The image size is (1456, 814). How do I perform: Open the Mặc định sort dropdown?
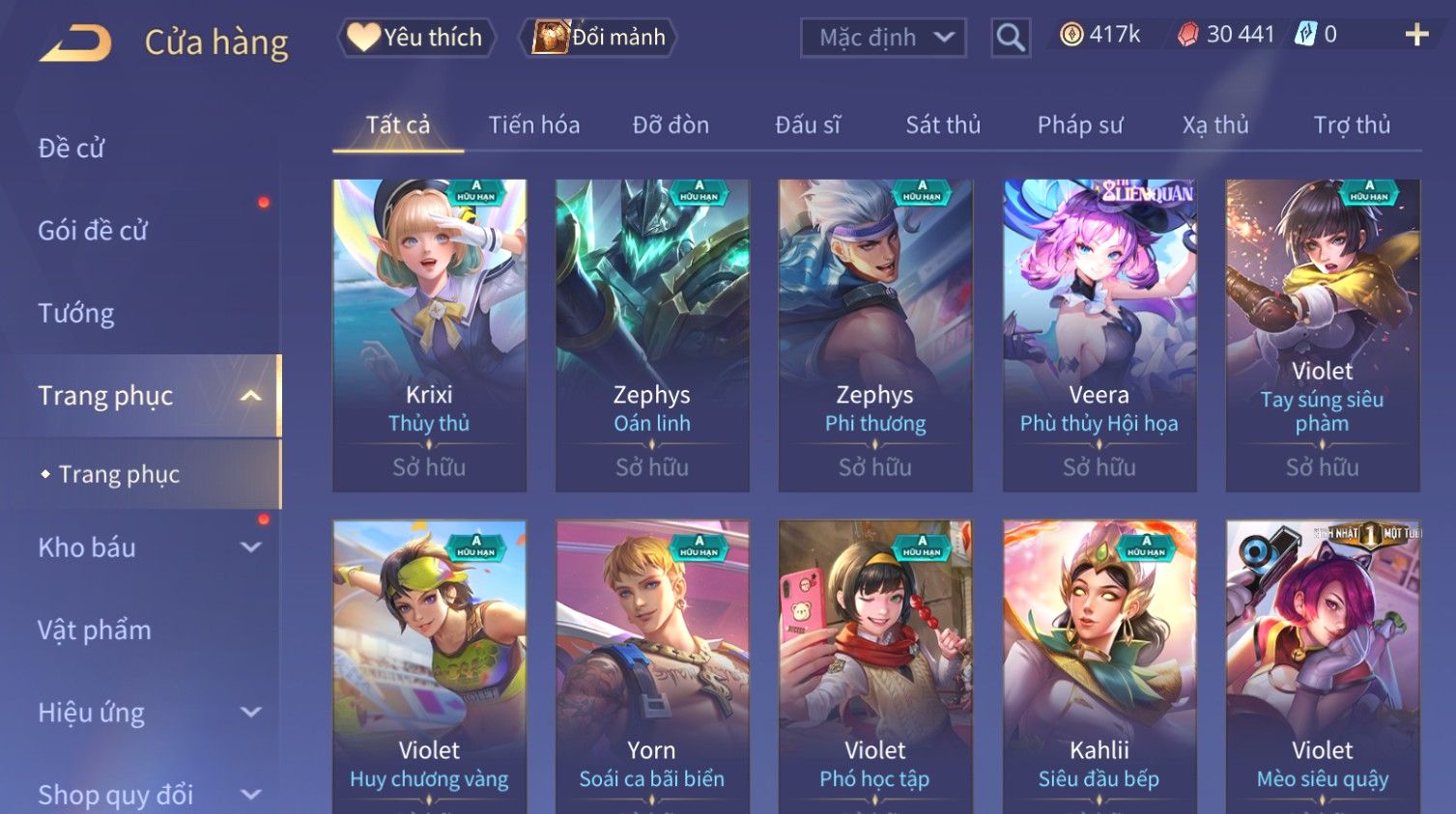coord(883,38)
